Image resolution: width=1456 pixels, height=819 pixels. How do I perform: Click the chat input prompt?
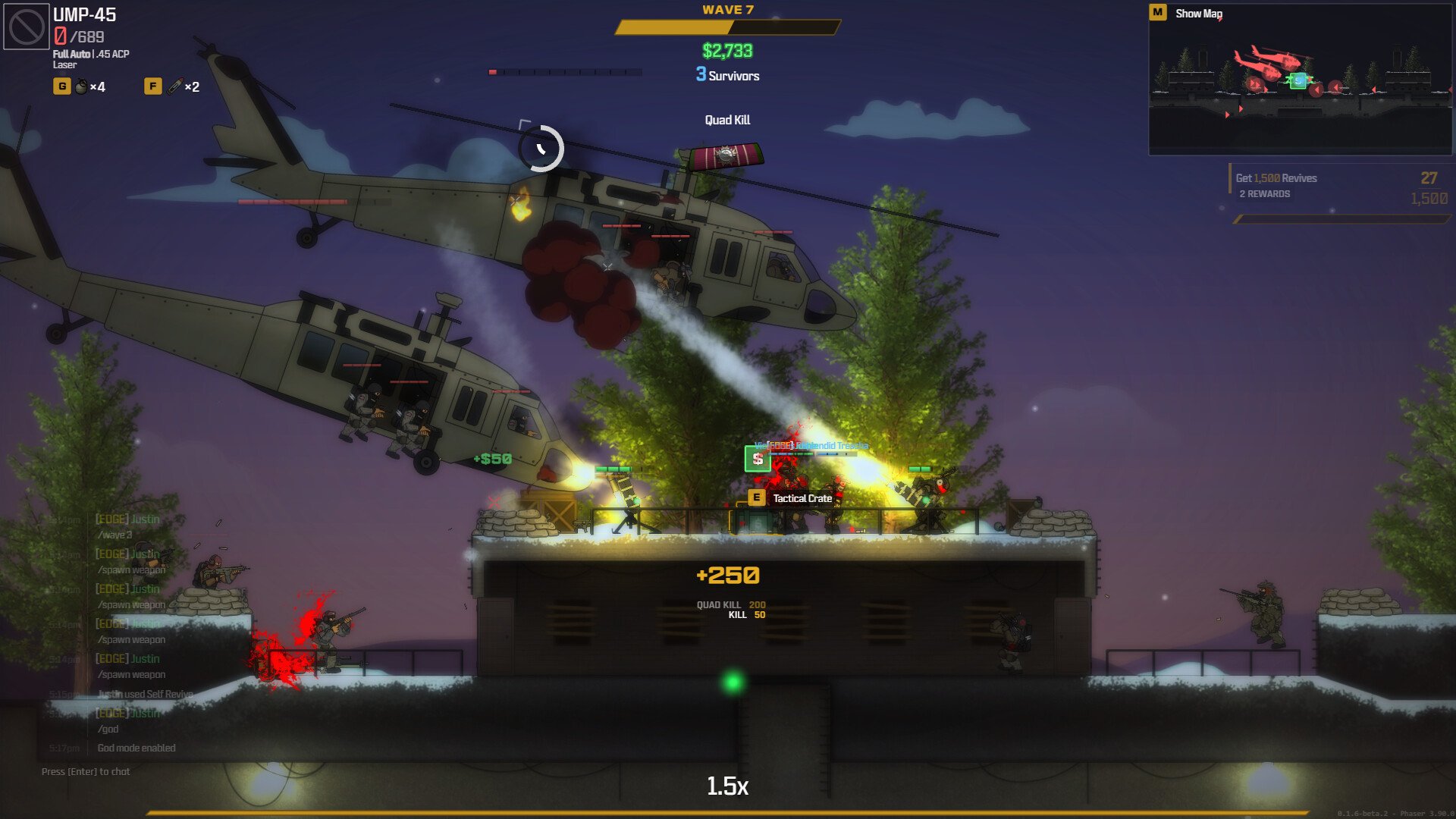pyautogui.click(x=86, y=772)
